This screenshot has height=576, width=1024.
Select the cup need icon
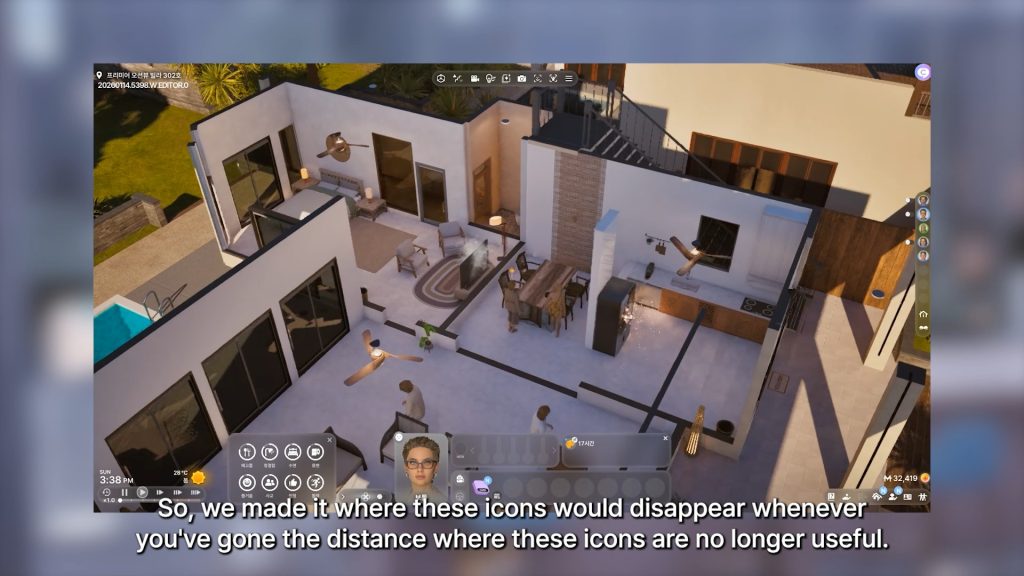[x=315, y=452]
